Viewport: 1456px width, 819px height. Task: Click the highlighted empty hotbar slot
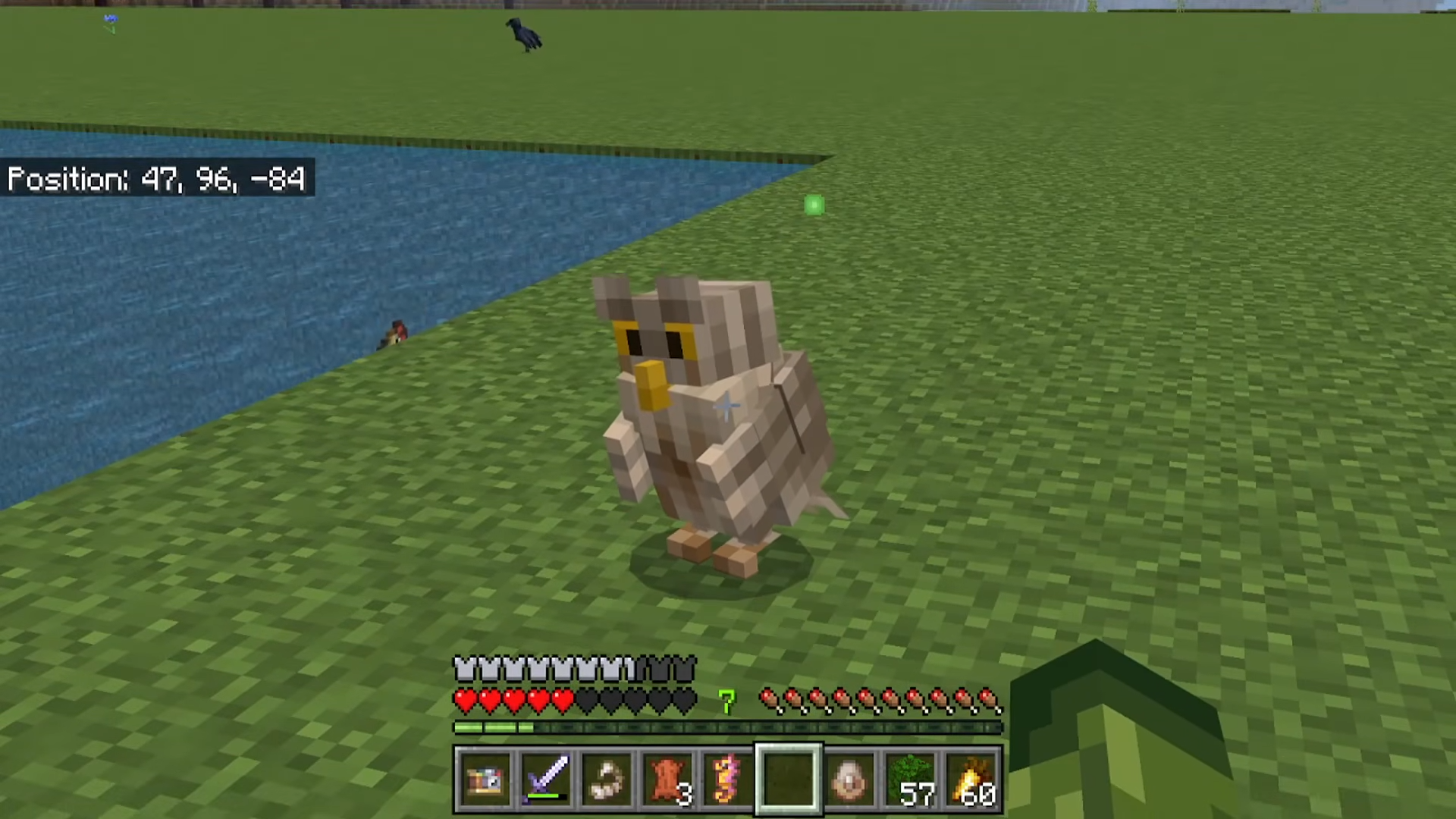[788, 780]
